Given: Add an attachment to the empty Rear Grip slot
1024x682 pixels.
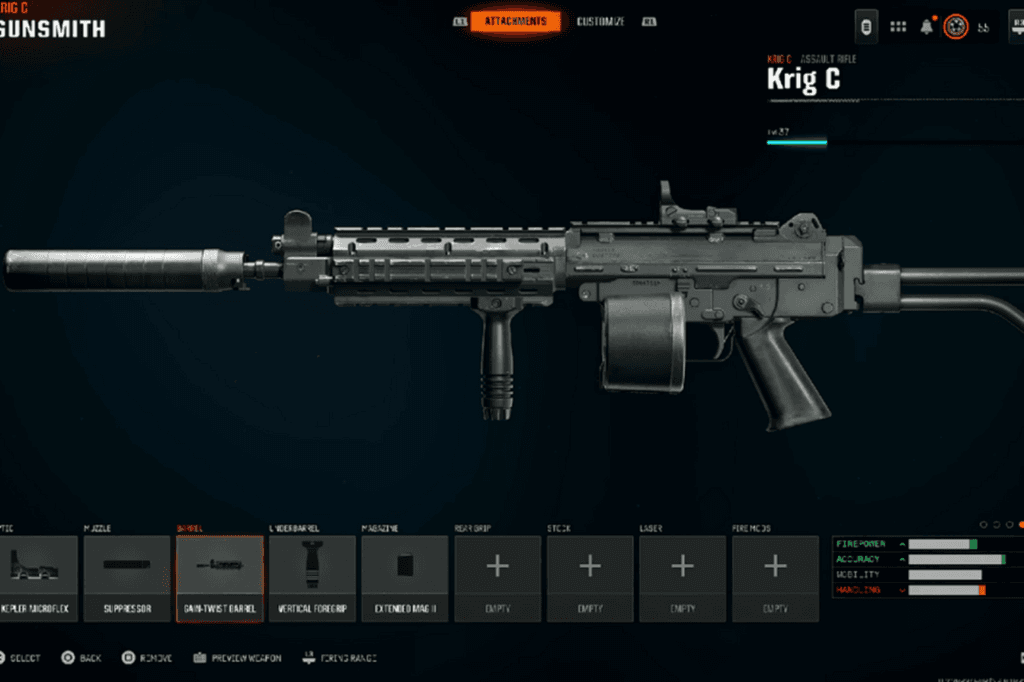Looking at the screenshot, I should click(497, 577).
